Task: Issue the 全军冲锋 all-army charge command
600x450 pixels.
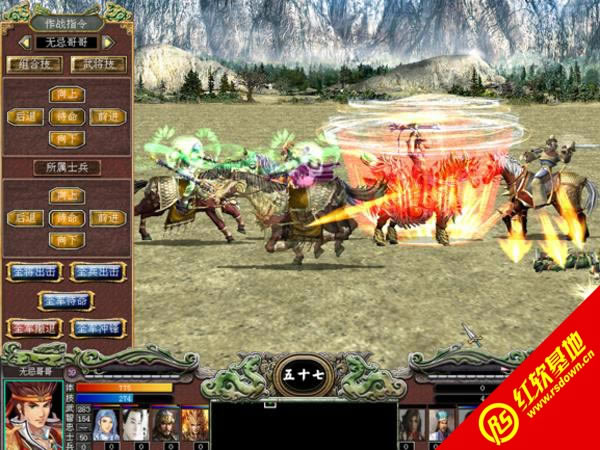Action: click(x=98, y=327)
